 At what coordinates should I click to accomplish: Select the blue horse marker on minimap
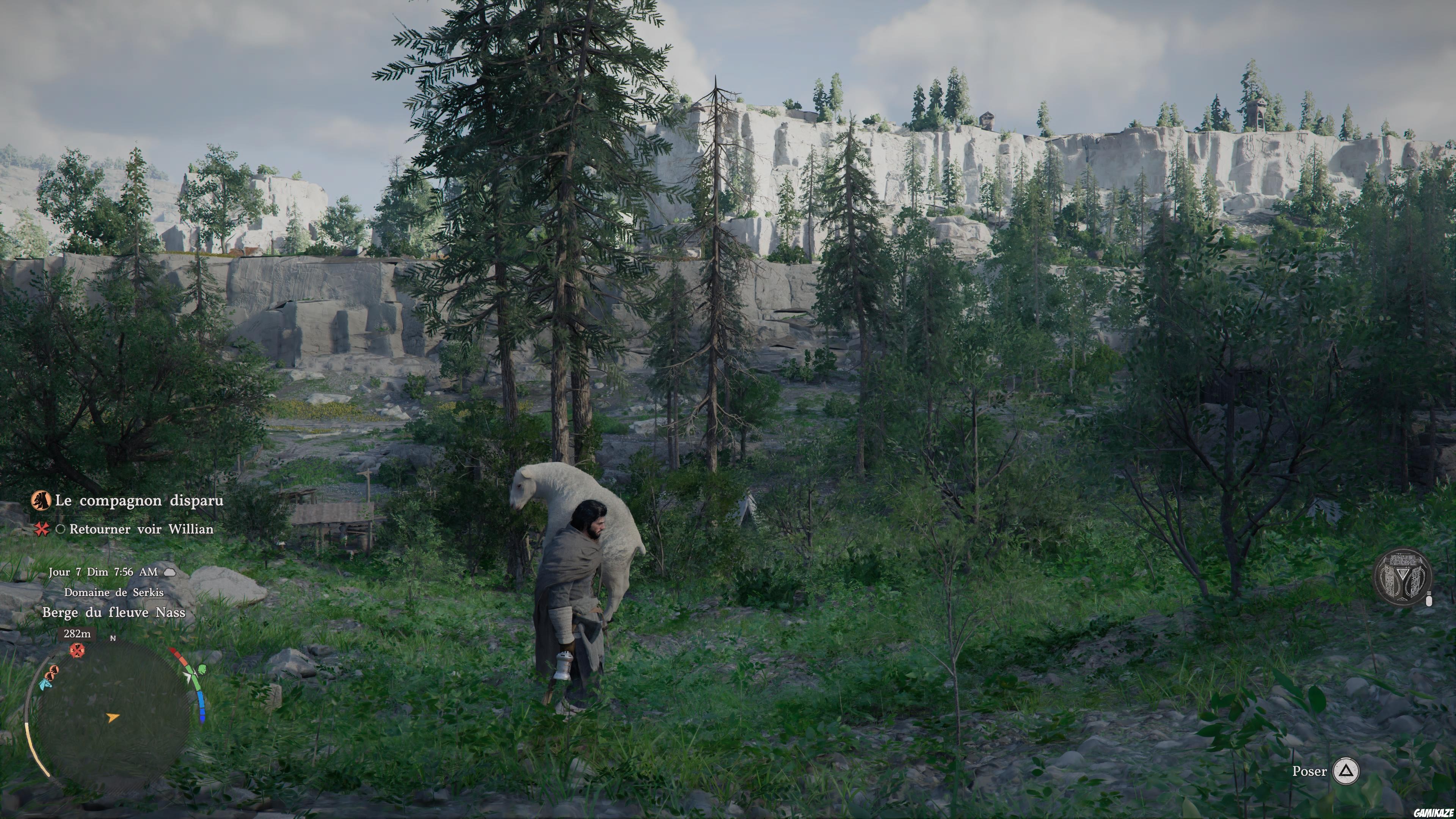(x=45, y=684)
